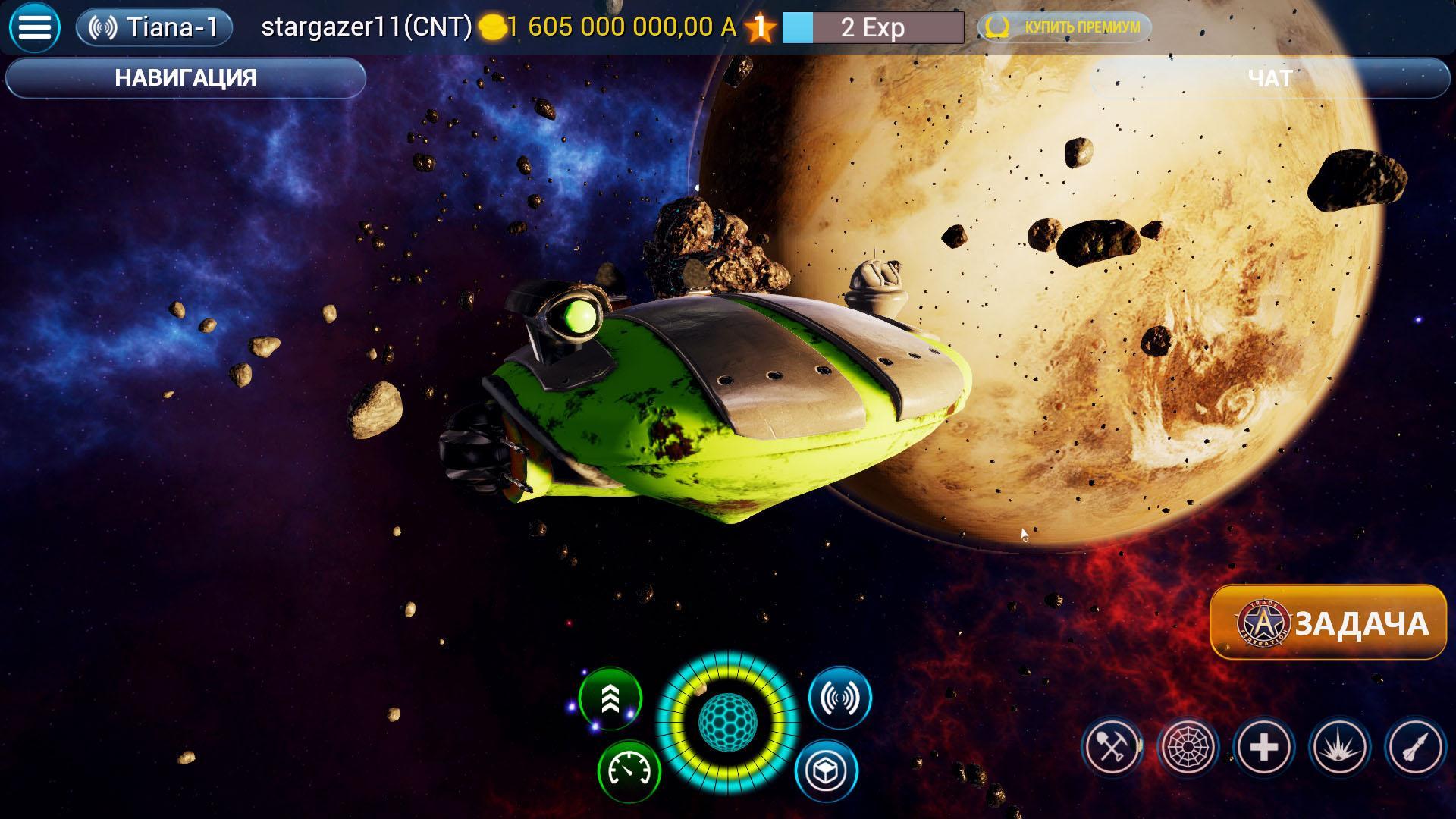Activate the spider web icon
This screenshot has width=1456, height=819.
[1188, 748]
